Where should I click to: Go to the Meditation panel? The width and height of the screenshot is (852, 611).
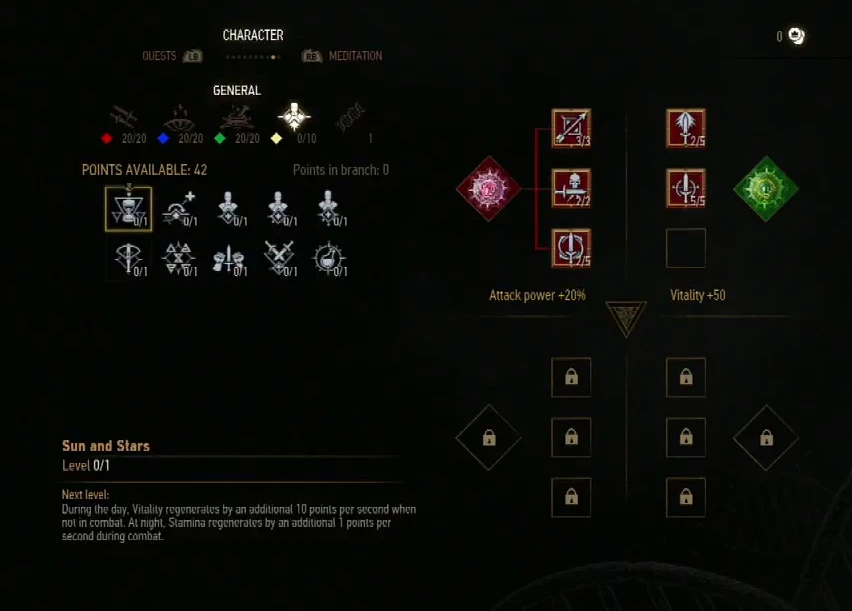pyautogui.click(x=354, y=56)
